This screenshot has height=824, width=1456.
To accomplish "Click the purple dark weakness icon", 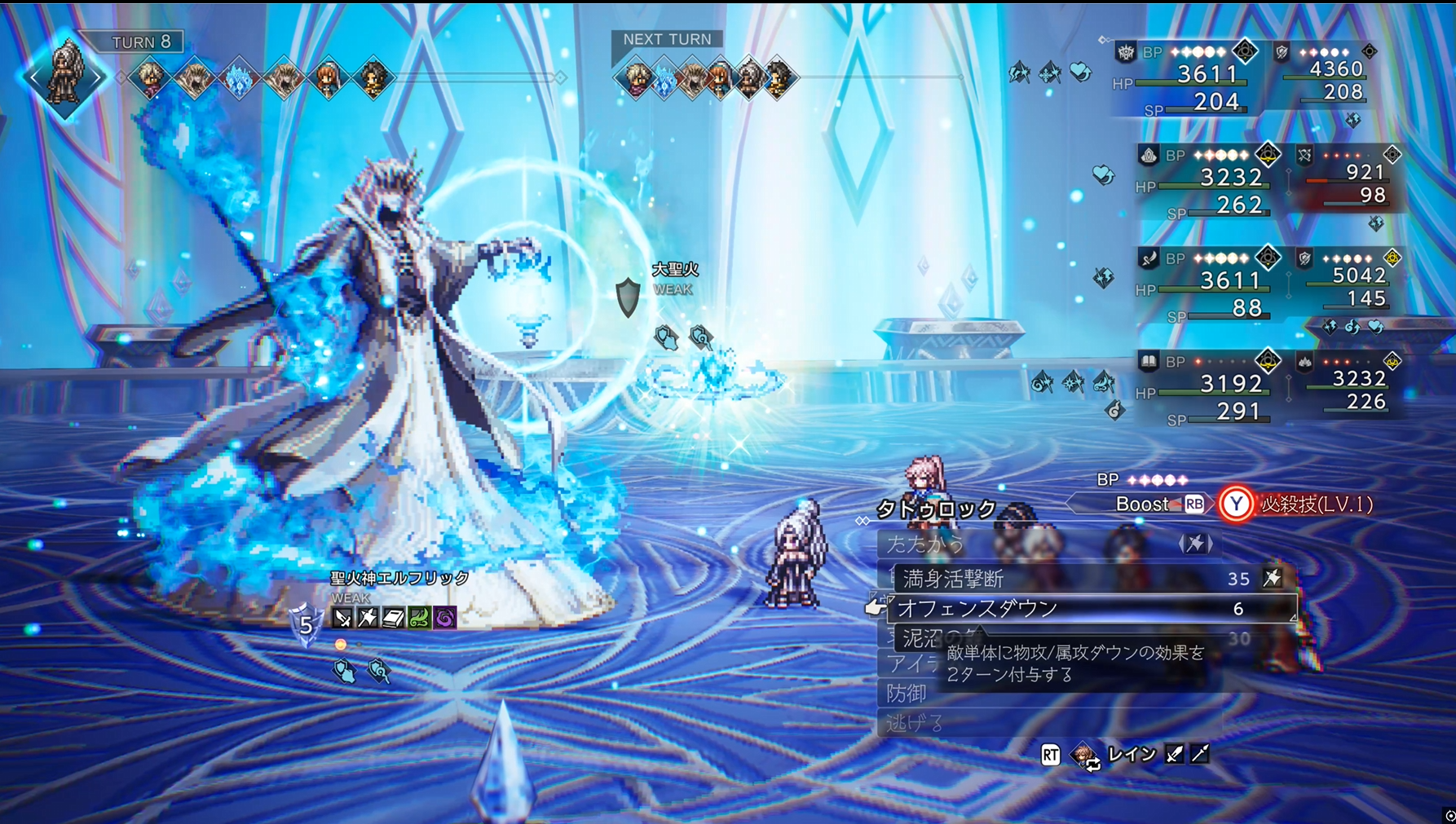I will point(445,619).
